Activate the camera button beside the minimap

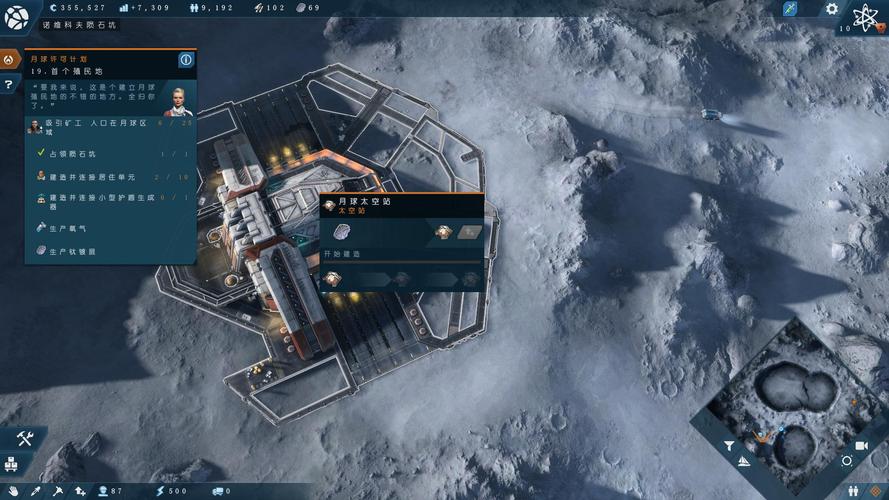pos(861,445)
